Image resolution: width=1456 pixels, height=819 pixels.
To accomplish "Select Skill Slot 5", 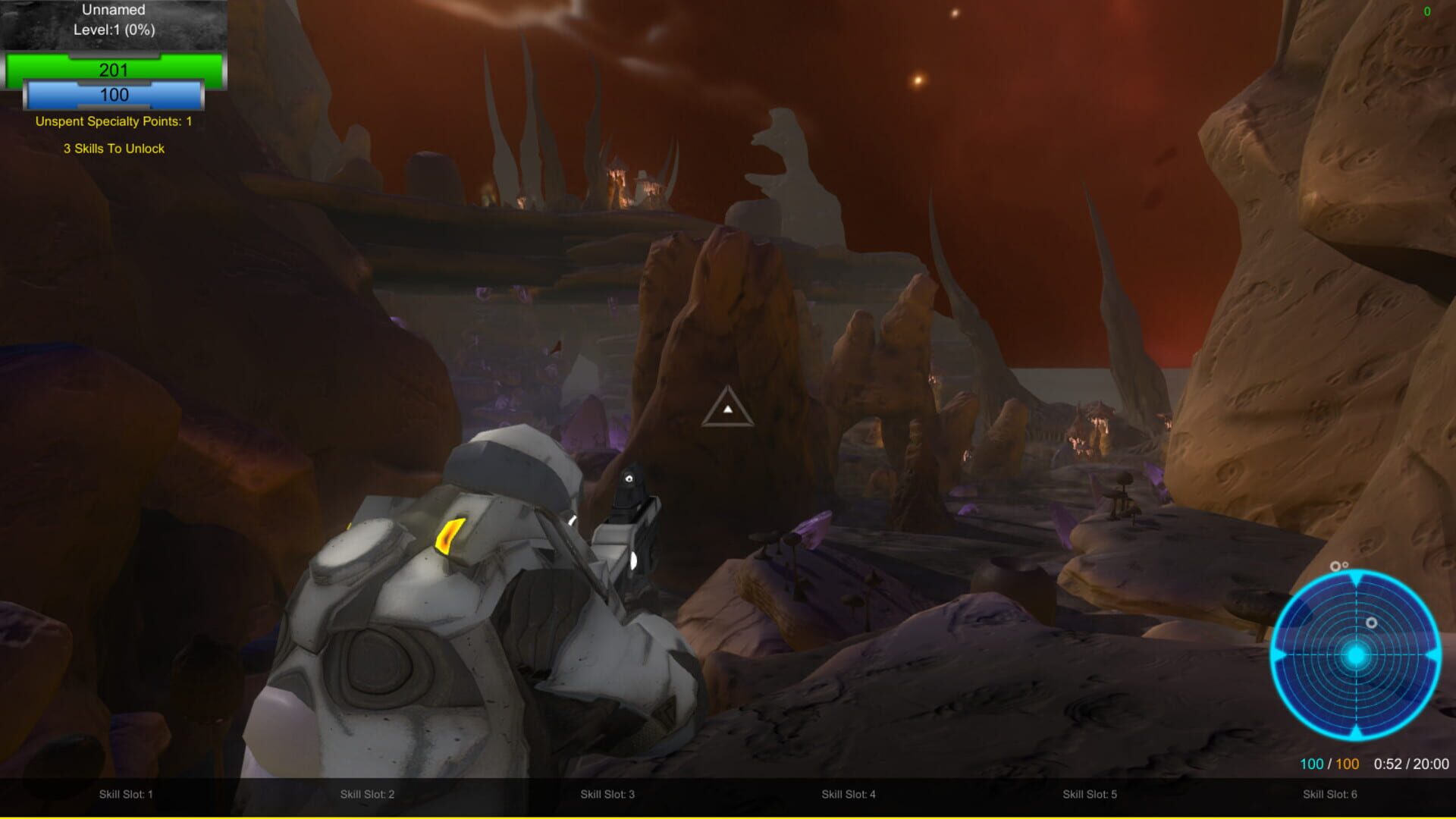I will pos(1090,795).
